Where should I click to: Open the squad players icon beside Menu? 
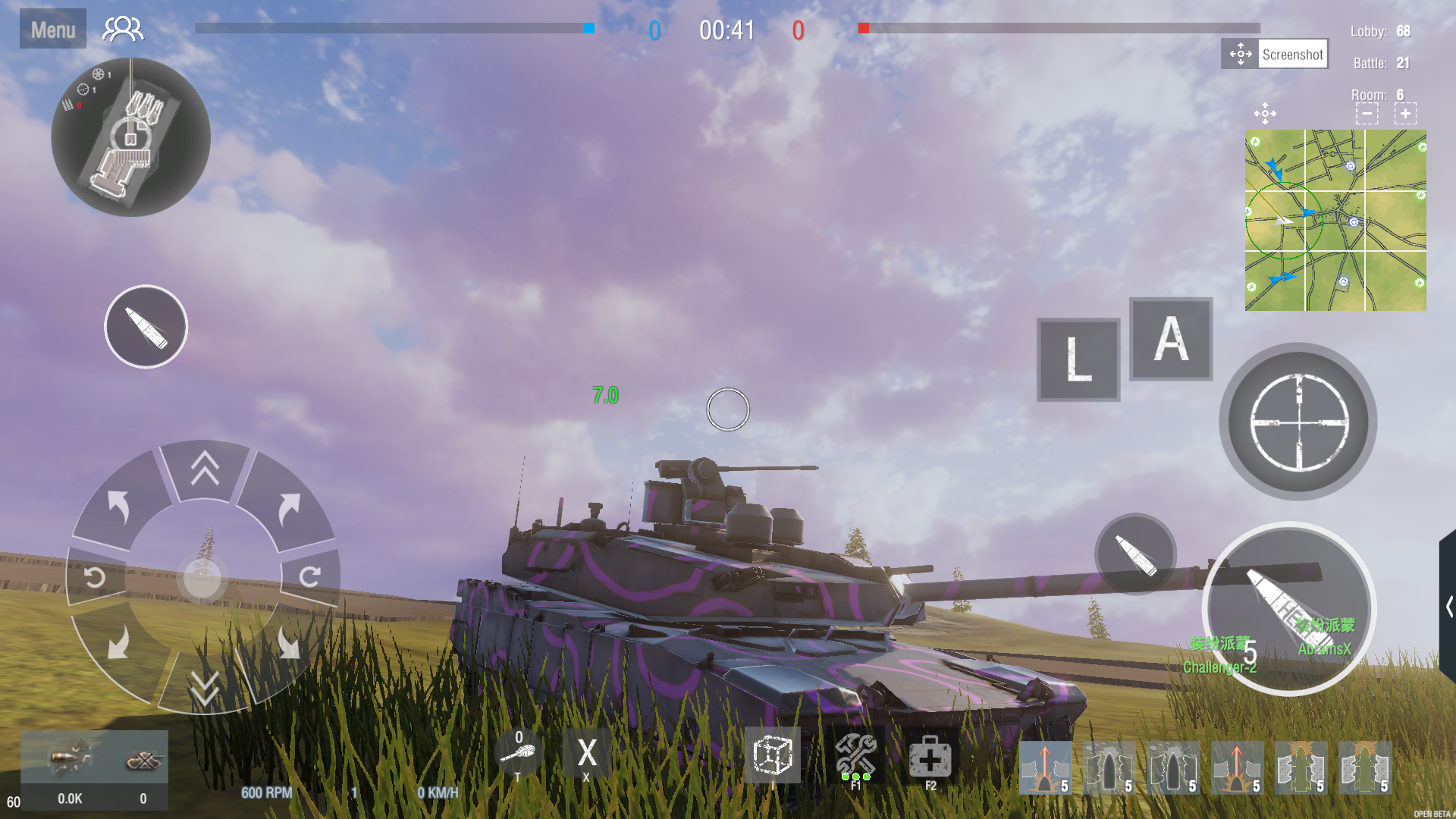point(123,27)
